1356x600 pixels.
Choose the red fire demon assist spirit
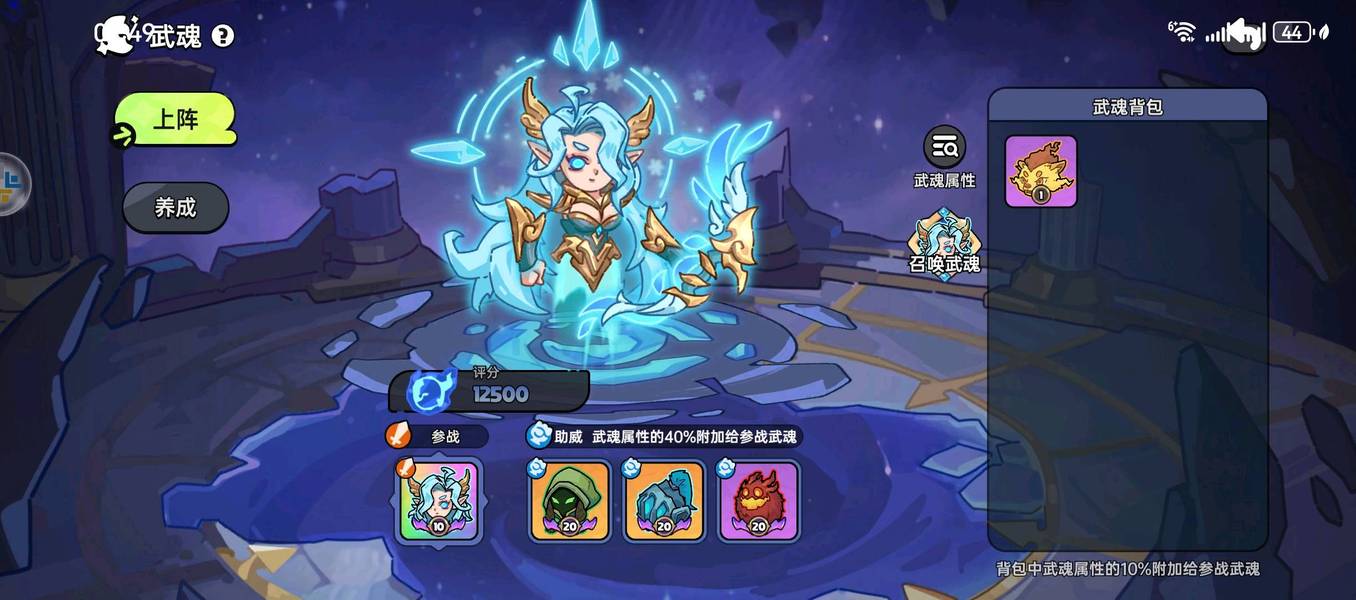[x=758, y=500]
